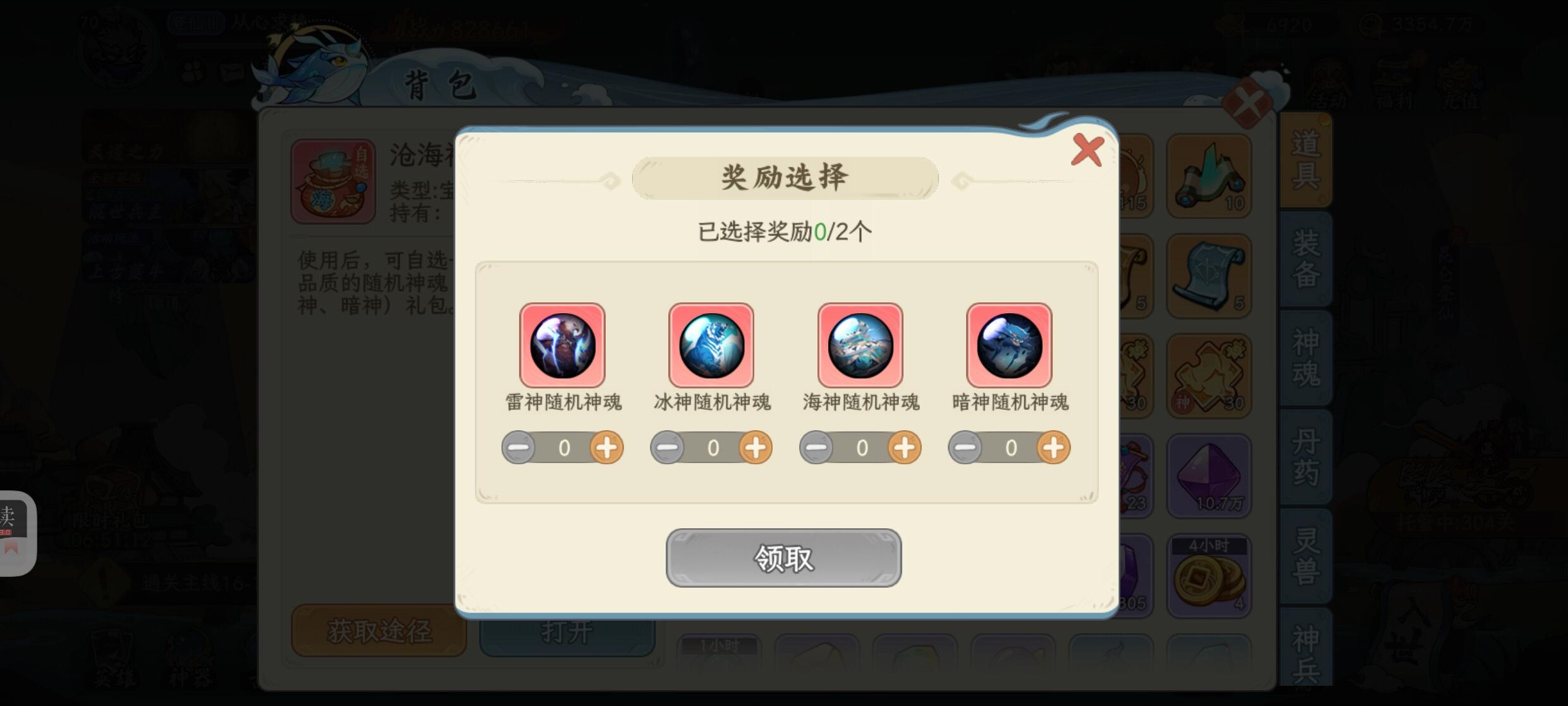This screenshot has width=1568, height=706.
Task: Click the 10.7万 purple gem inventory item
Action: (x=1208, y=474)
